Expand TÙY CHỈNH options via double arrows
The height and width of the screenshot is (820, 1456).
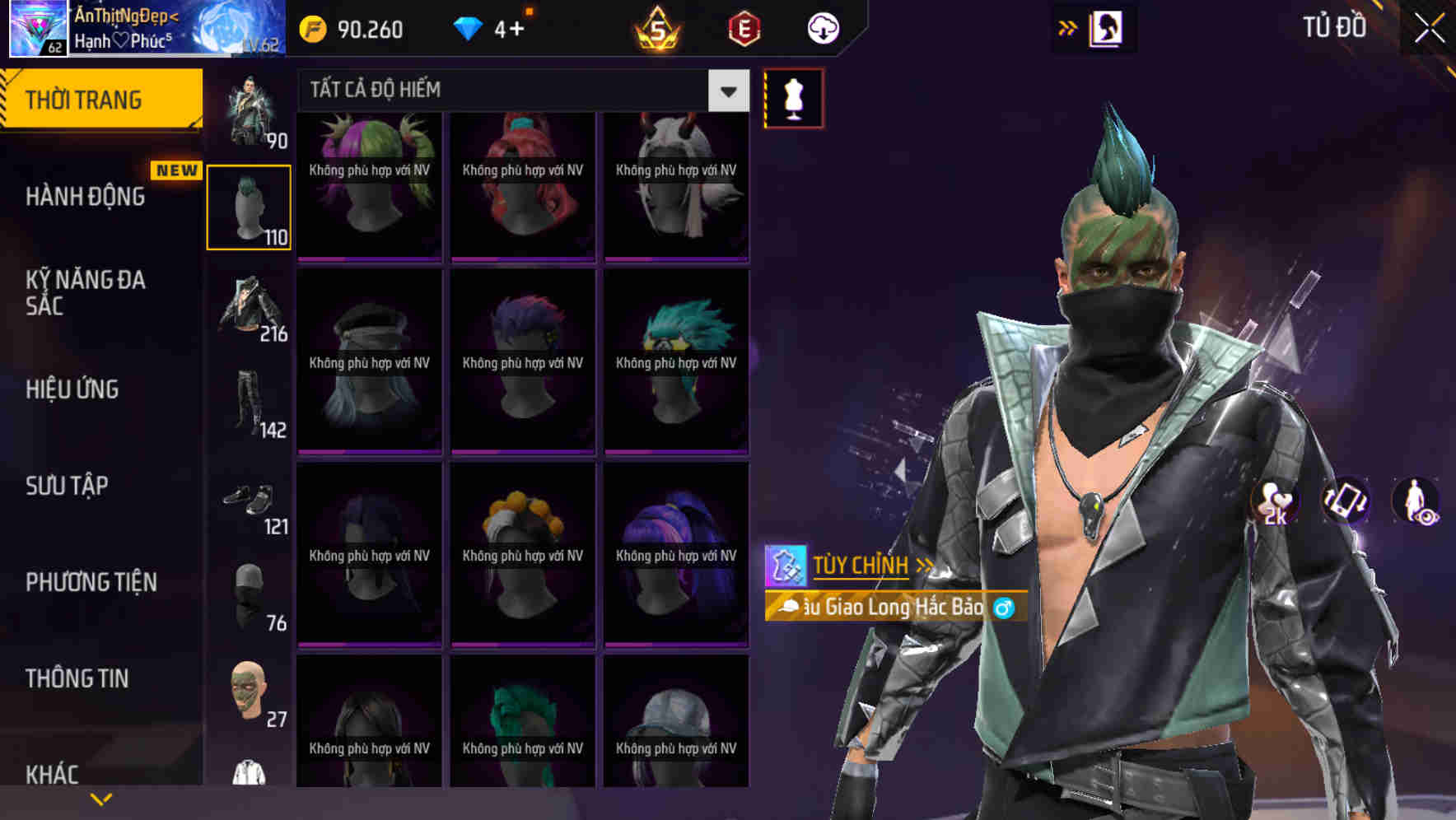926,565
